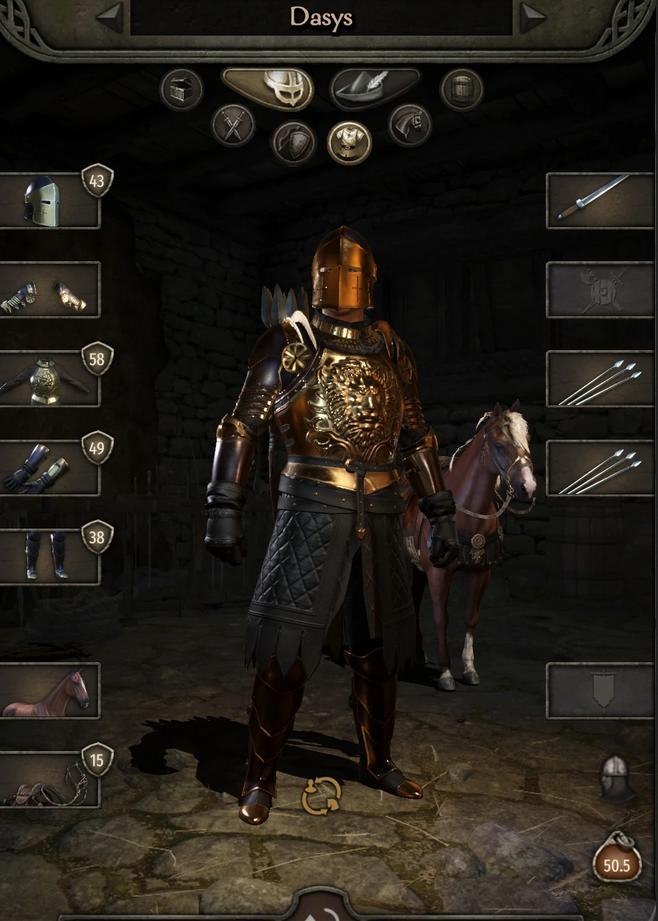Click the open chest filter icon
658x921 pixels.
[181, 89]
